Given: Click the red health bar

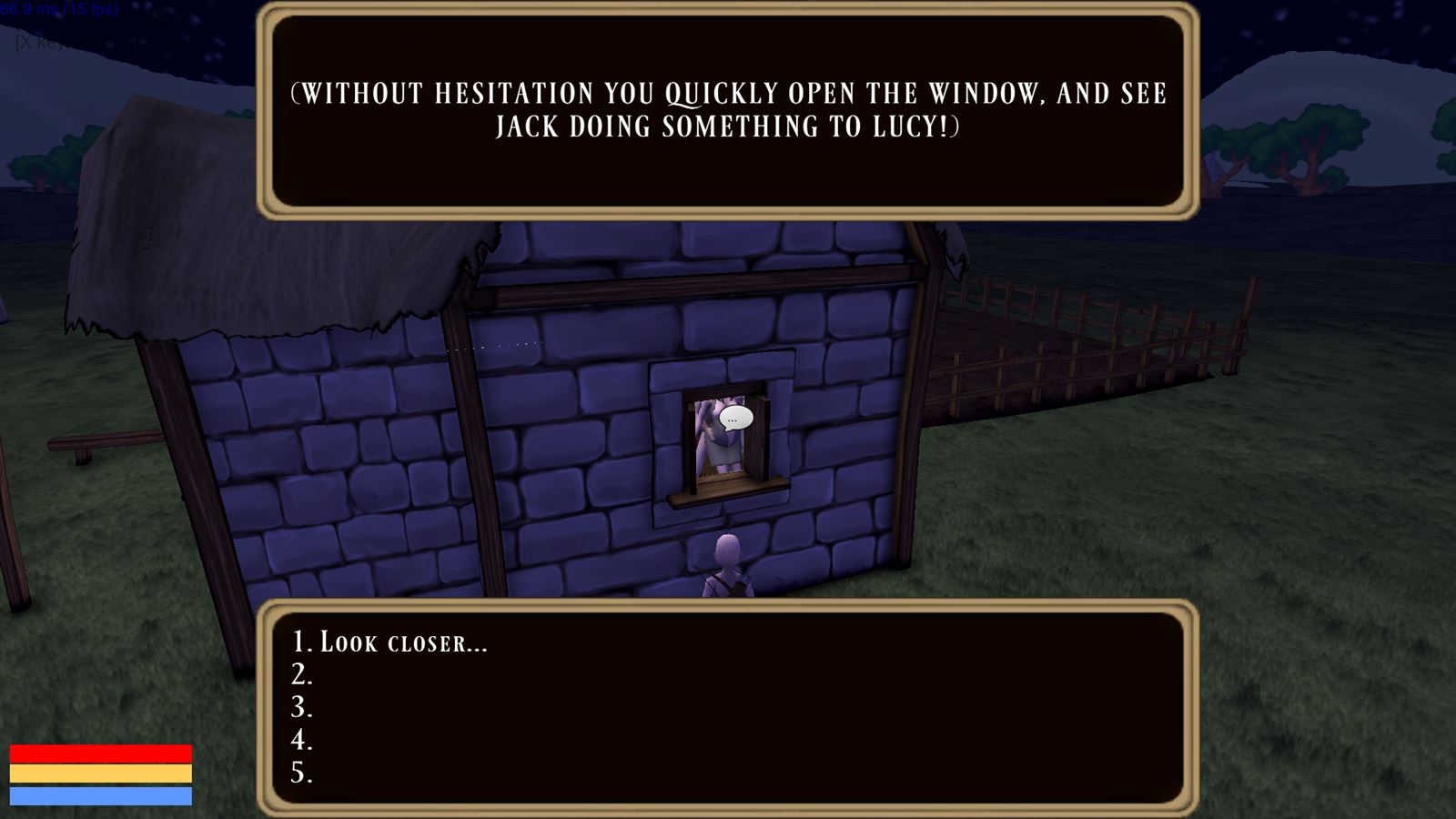Looking at the screenshot, I should [105, 753].
